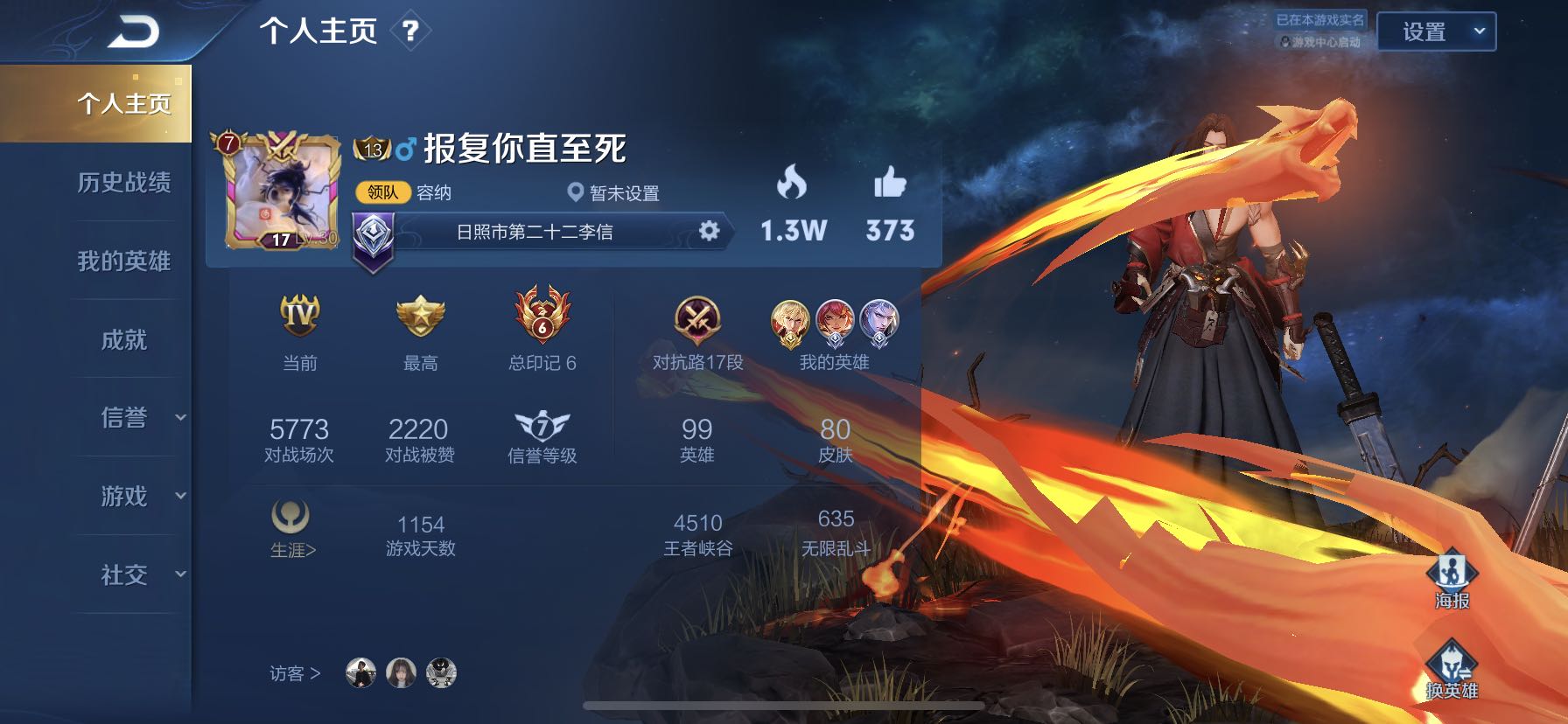
Task: Click the 信誉等级 level 7 credit badge
Action: click(542, 428)
